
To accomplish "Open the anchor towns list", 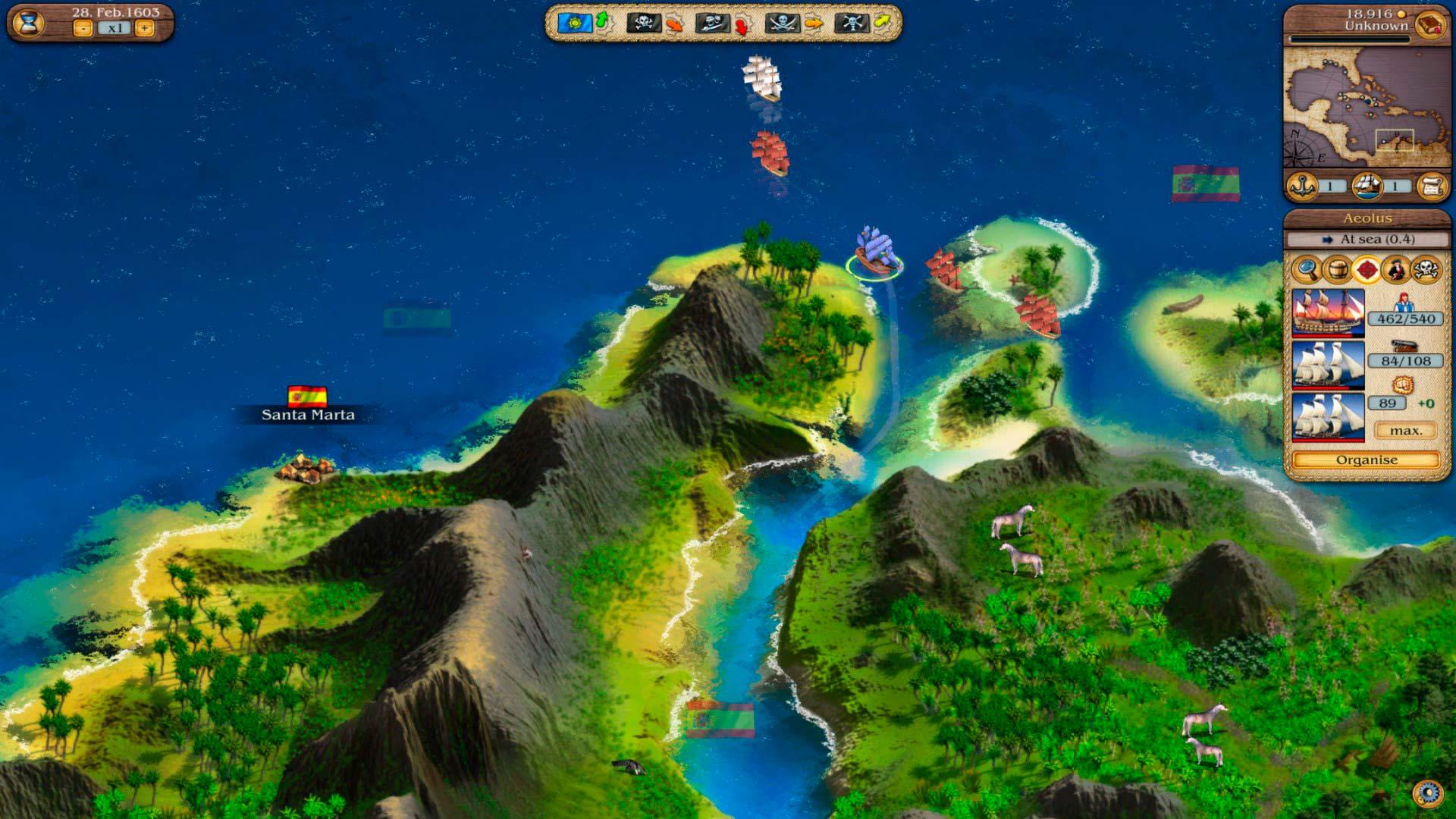I will click(1302, 186).
